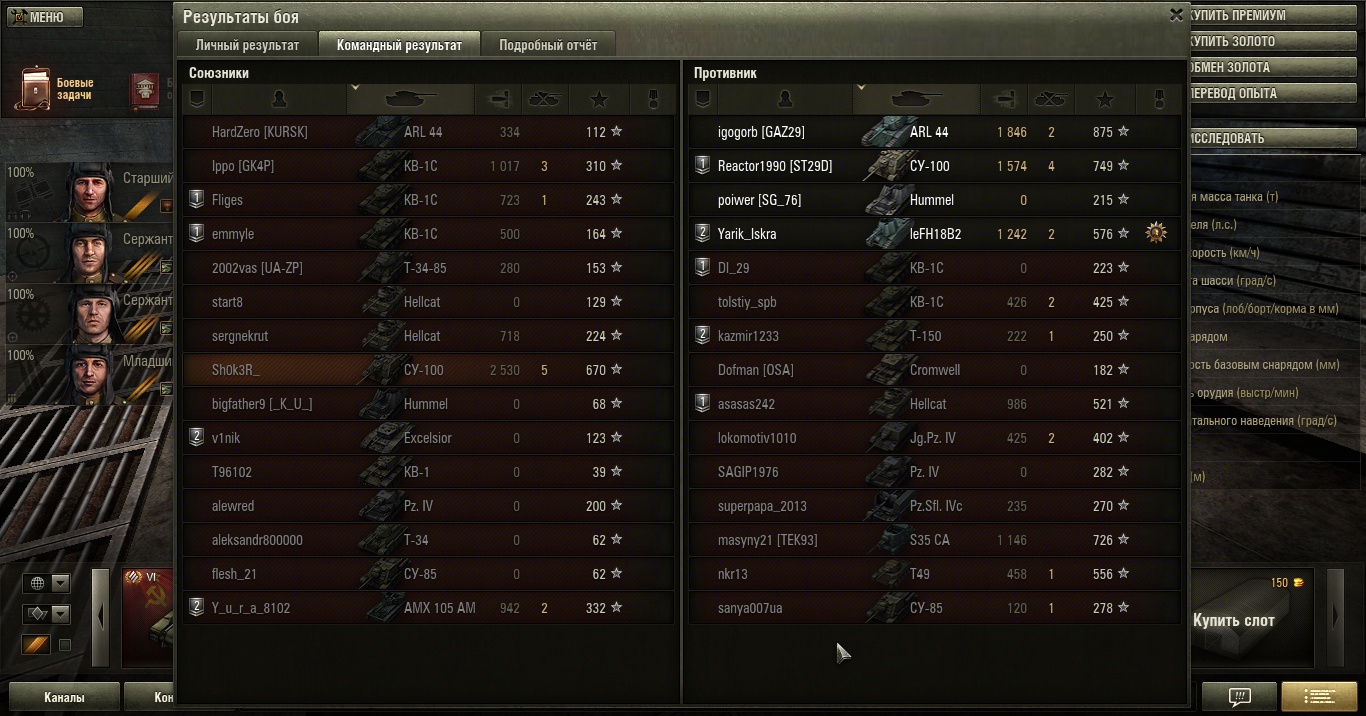Image resolution: width=1366 pixels, height=716 pixels.
Task: Open the chat message icon button
Action: click(1239, 696)
